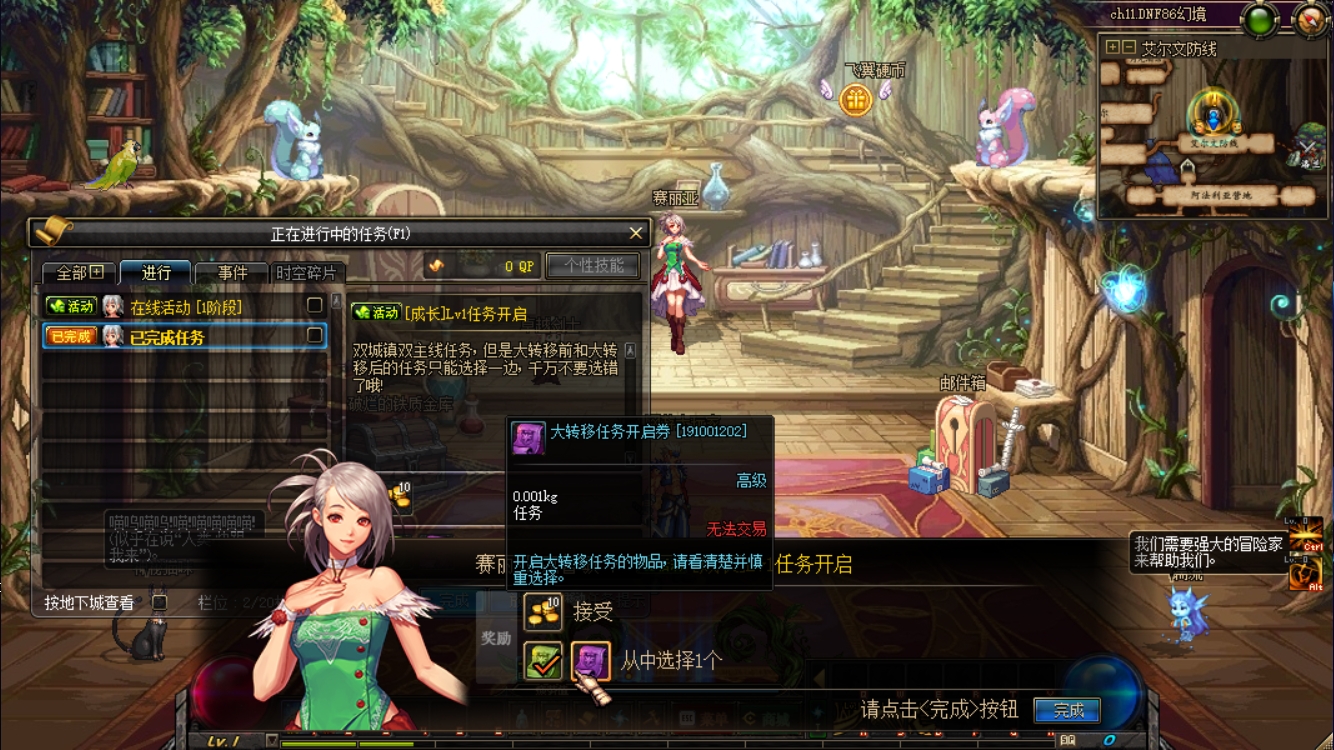This screenshot has width=1334, height=750.
Task: Zoom in the minimap with plus button
Action: pos(1112,48)
